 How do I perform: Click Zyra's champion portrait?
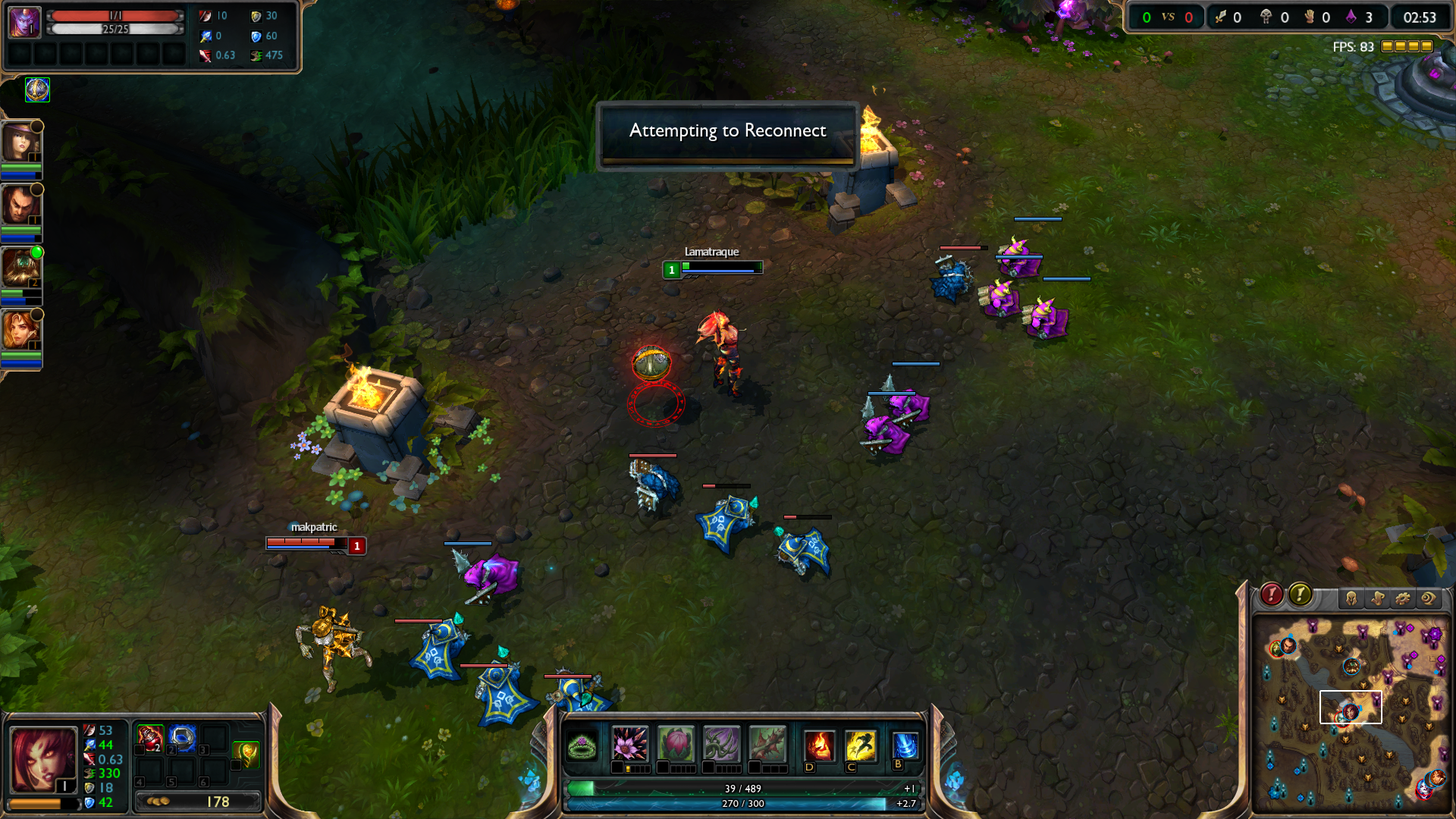(x=43, y=760)
